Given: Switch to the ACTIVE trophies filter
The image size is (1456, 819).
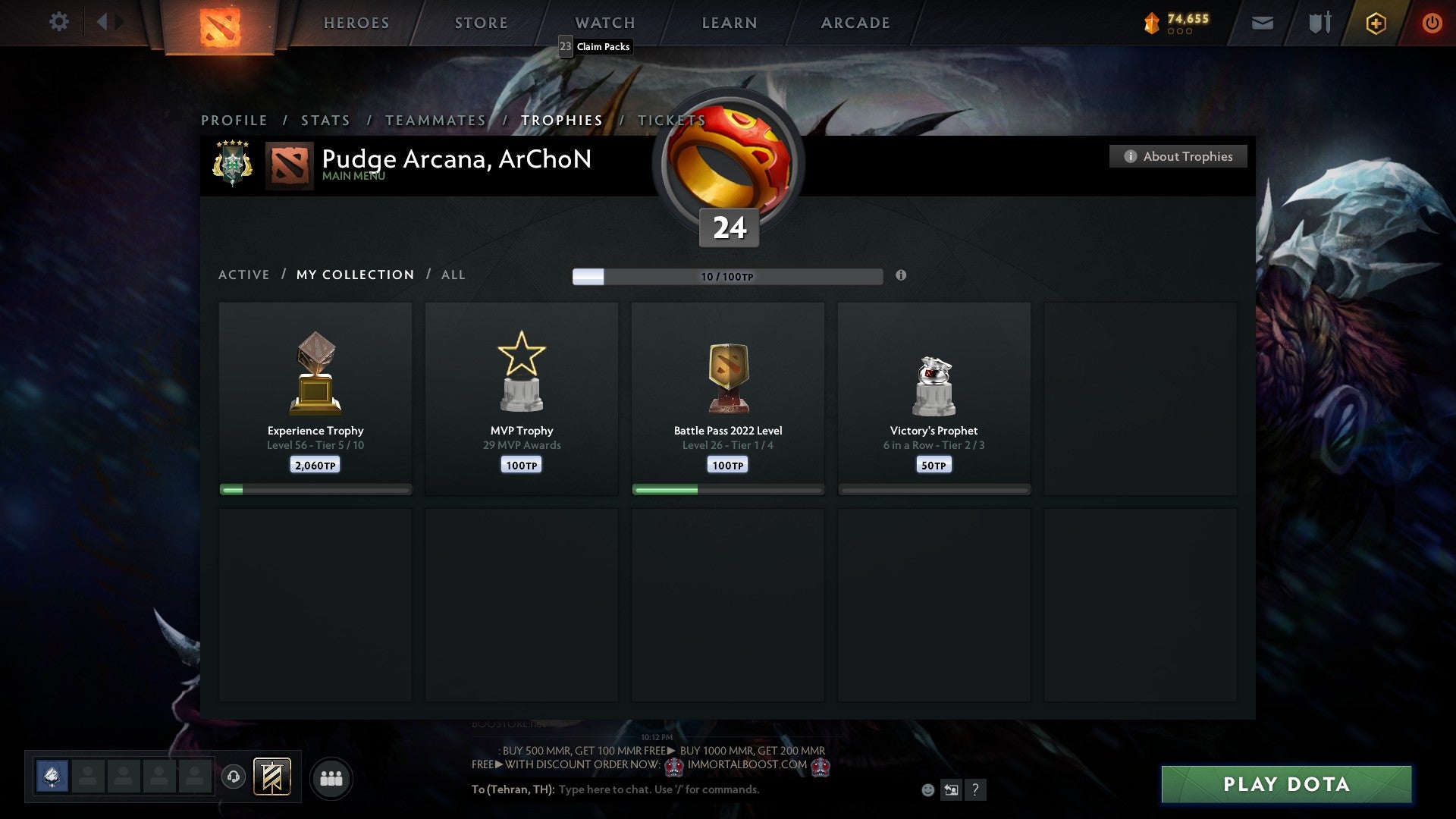Looking at the screenshot, I should 244,275.
